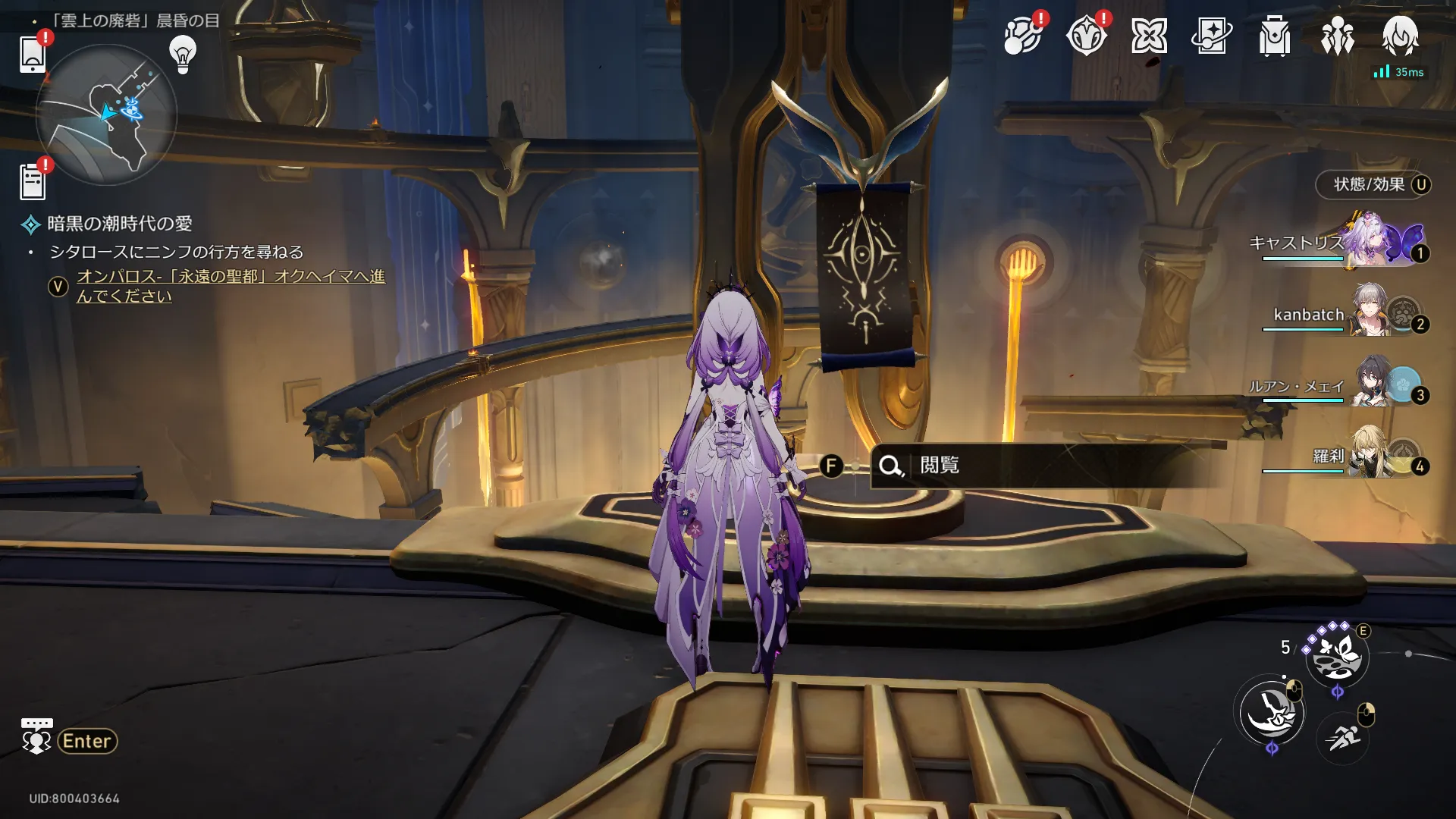This screenshot has width=1456, height=819.
Task: Open the quest tracker 暗黒の潮時代の愛
Action: [x=119, y=224]
